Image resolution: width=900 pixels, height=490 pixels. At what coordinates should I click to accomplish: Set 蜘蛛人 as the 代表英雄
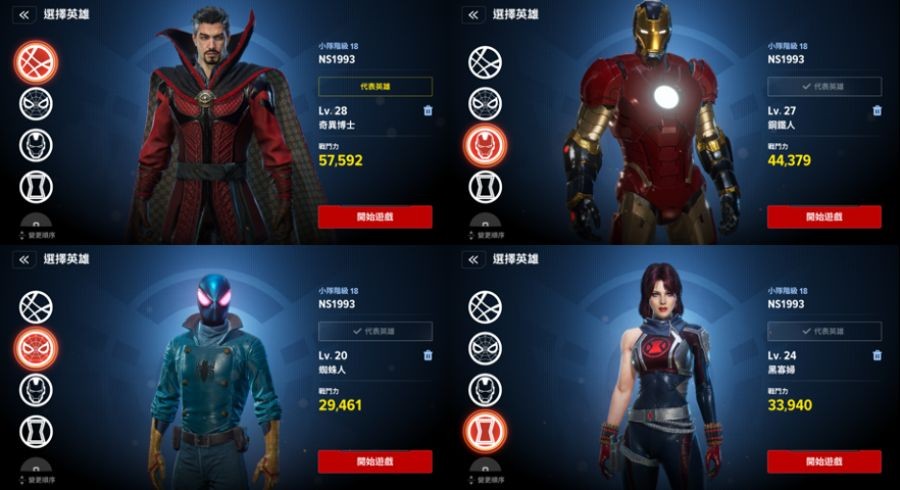point(375,331)
